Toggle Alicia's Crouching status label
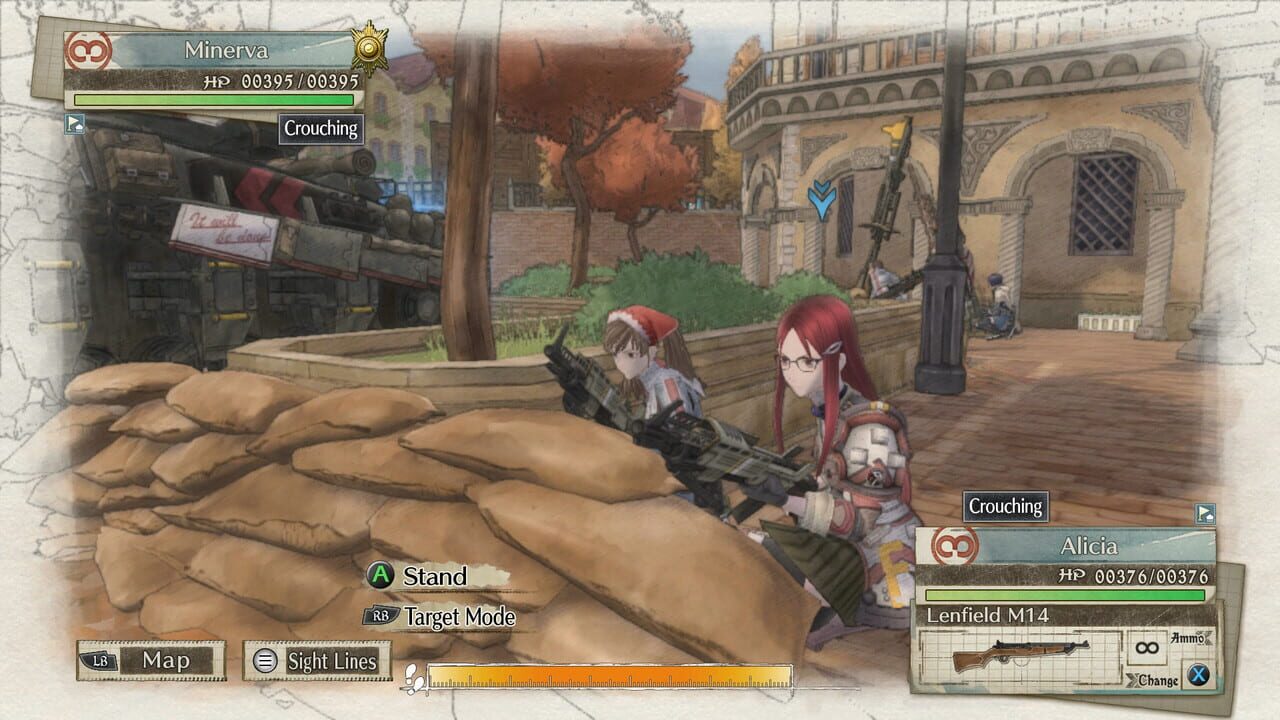The image size is (1280, 720). pyautogui.click(x=1005, y=507)
